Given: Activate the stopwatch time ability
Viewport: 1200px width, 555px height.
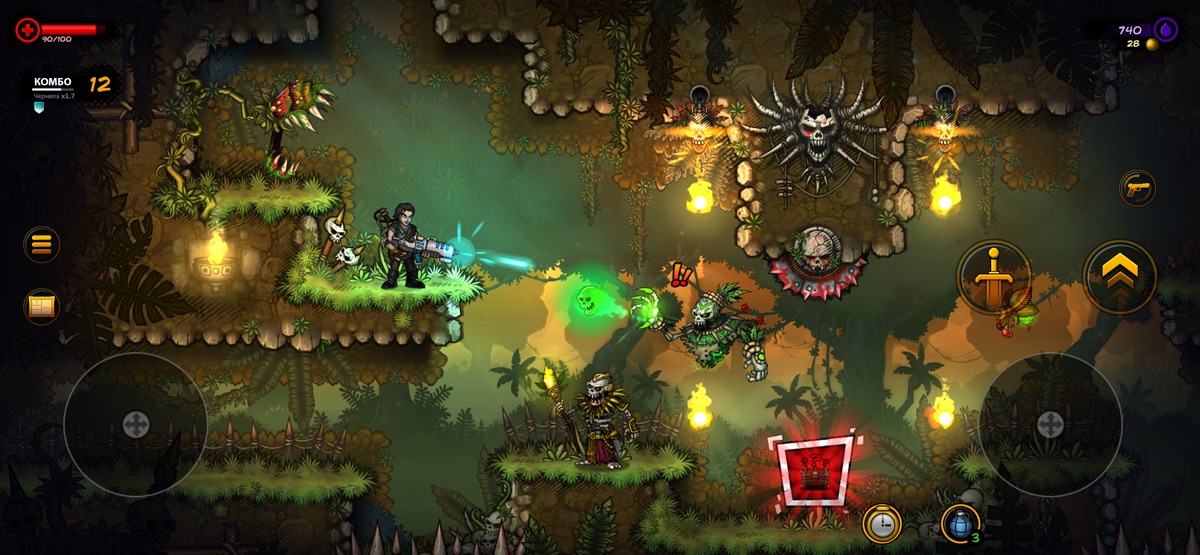Looking at the screenshot, I should (882, 523).
